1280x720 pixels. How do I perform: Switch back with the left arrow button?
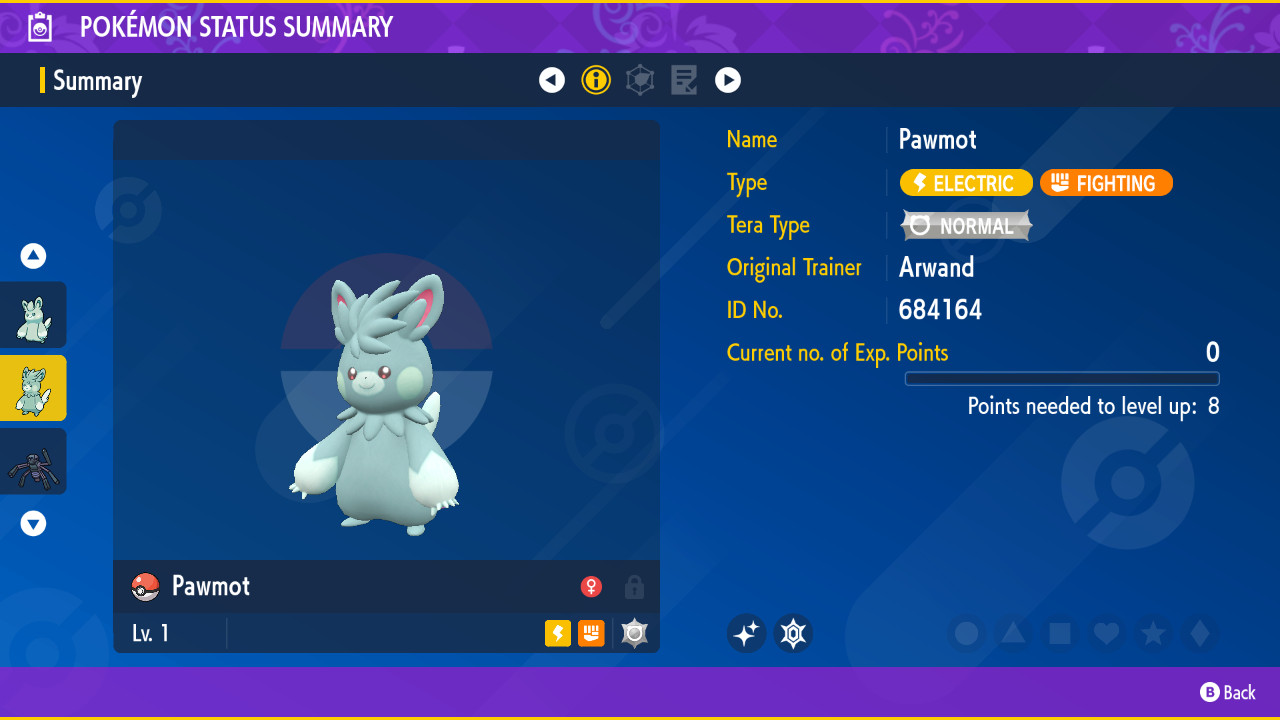[x=552, y=80]
